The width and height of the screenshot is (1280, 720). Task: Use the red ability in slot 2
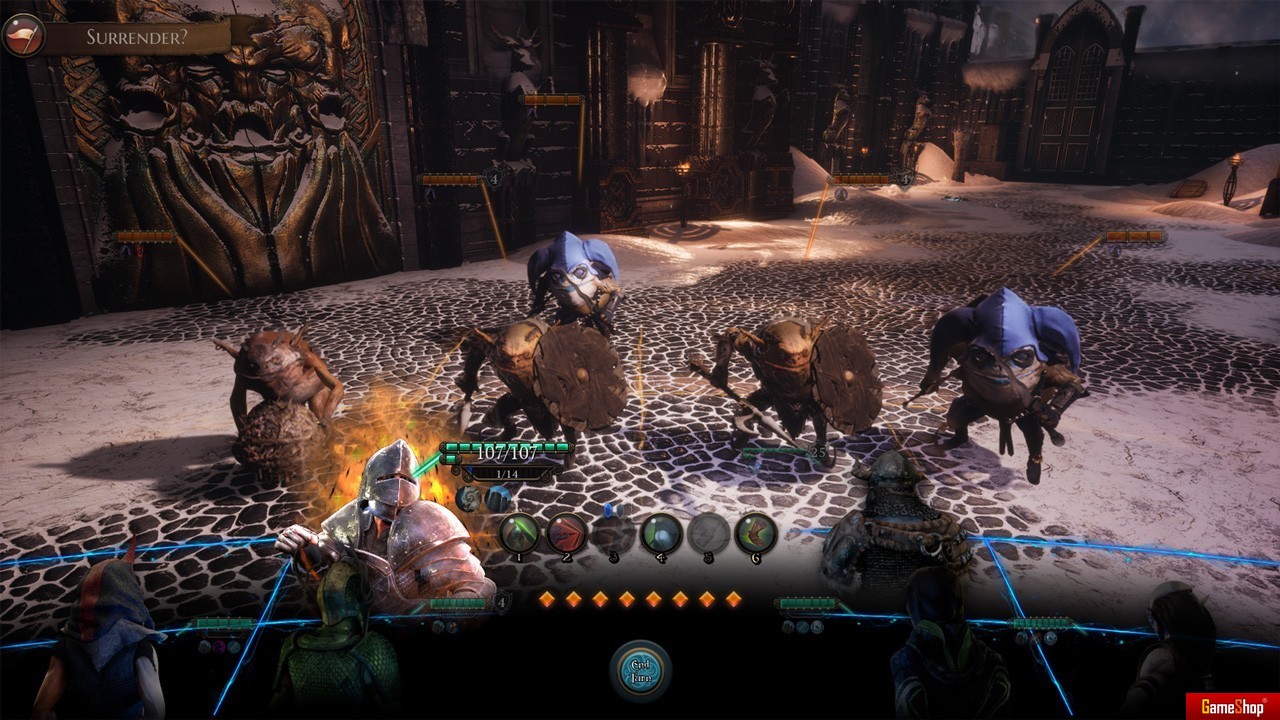(x=566, y=533)
